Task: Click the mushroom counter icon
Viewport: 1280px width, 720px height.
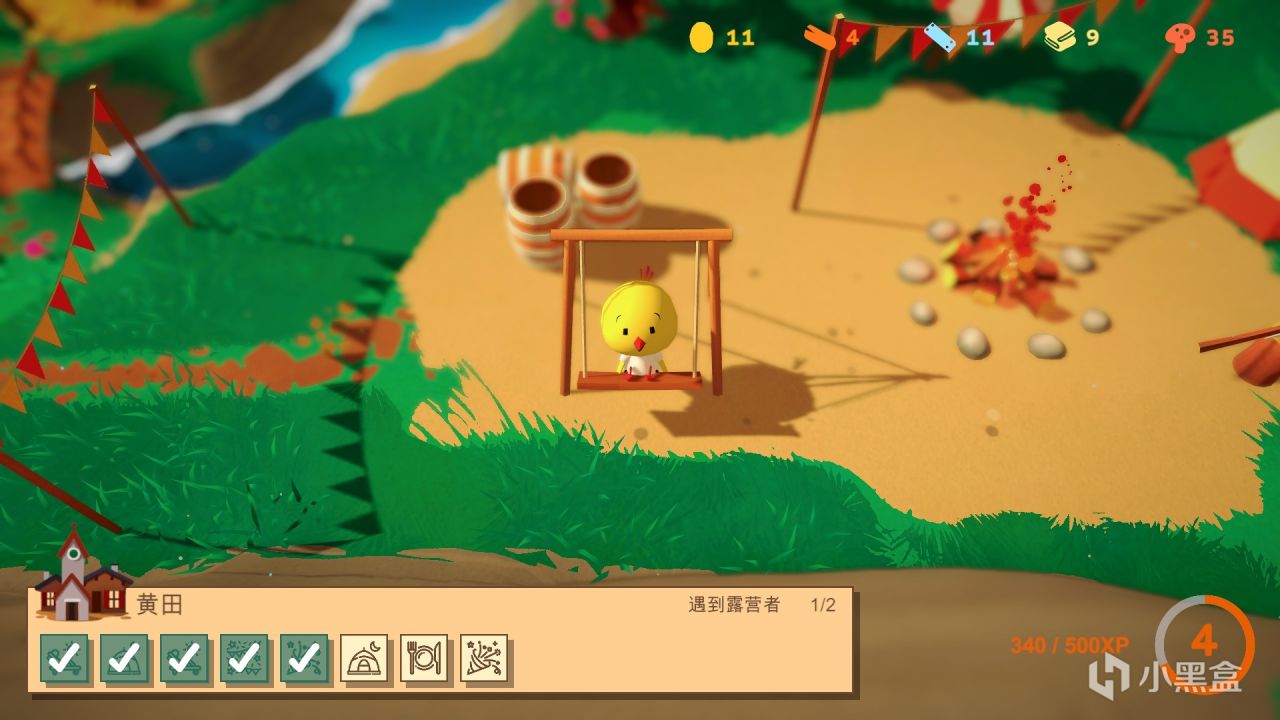Action: click(x=1179, y=38)
